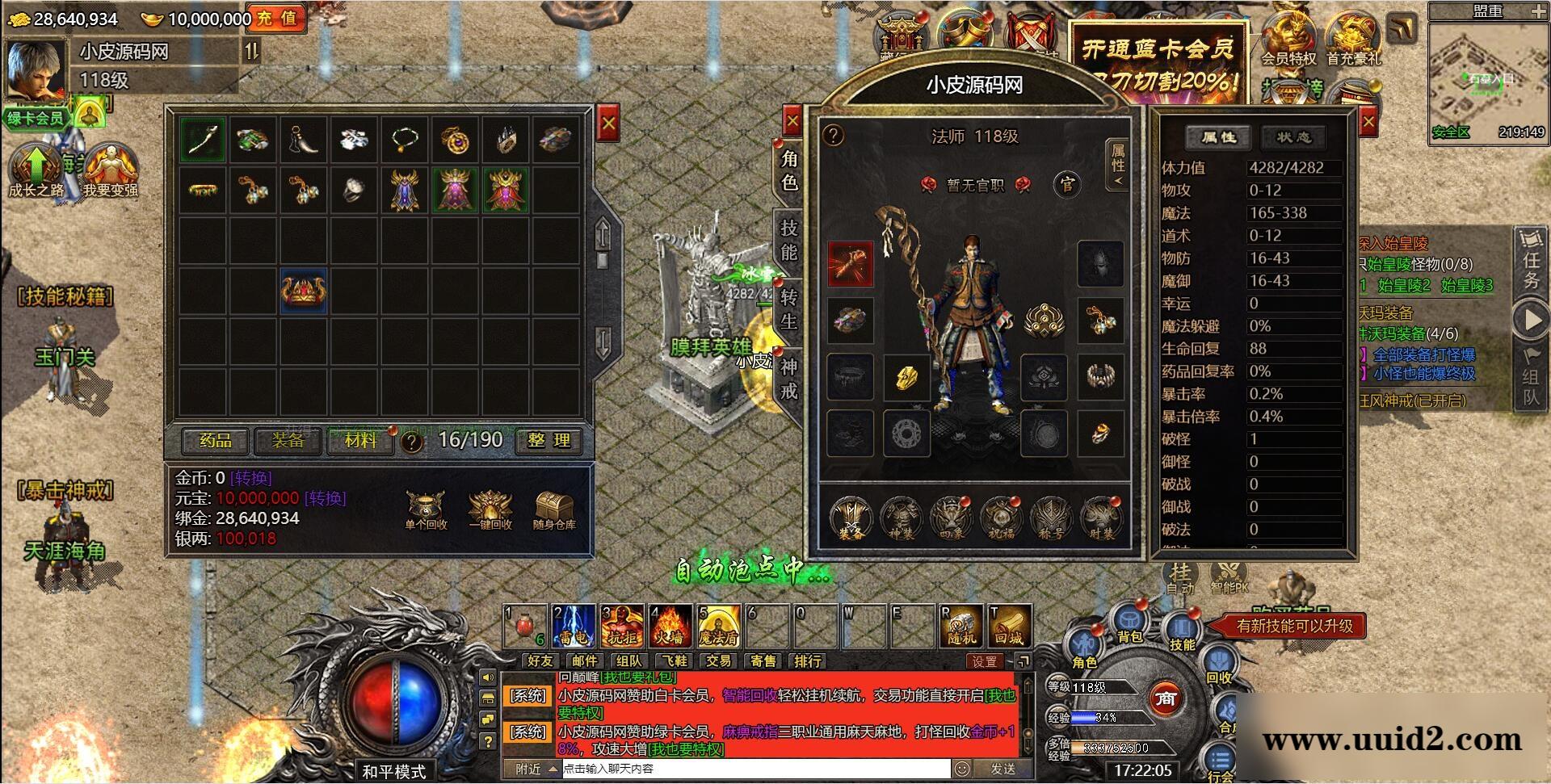Open the 邮件 mail button
This screenshot has width=1551, height=784.
click(585, 661)
